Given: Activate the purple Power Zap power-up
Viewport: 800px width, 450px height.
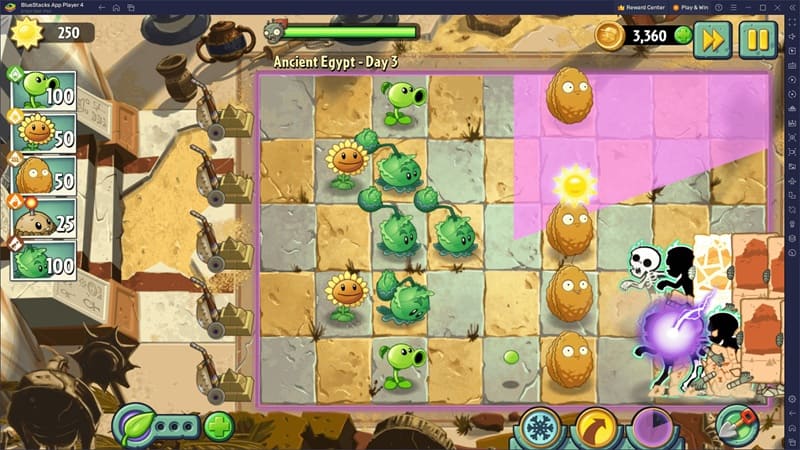Looking at the screenshot, I should pos(652,427).
